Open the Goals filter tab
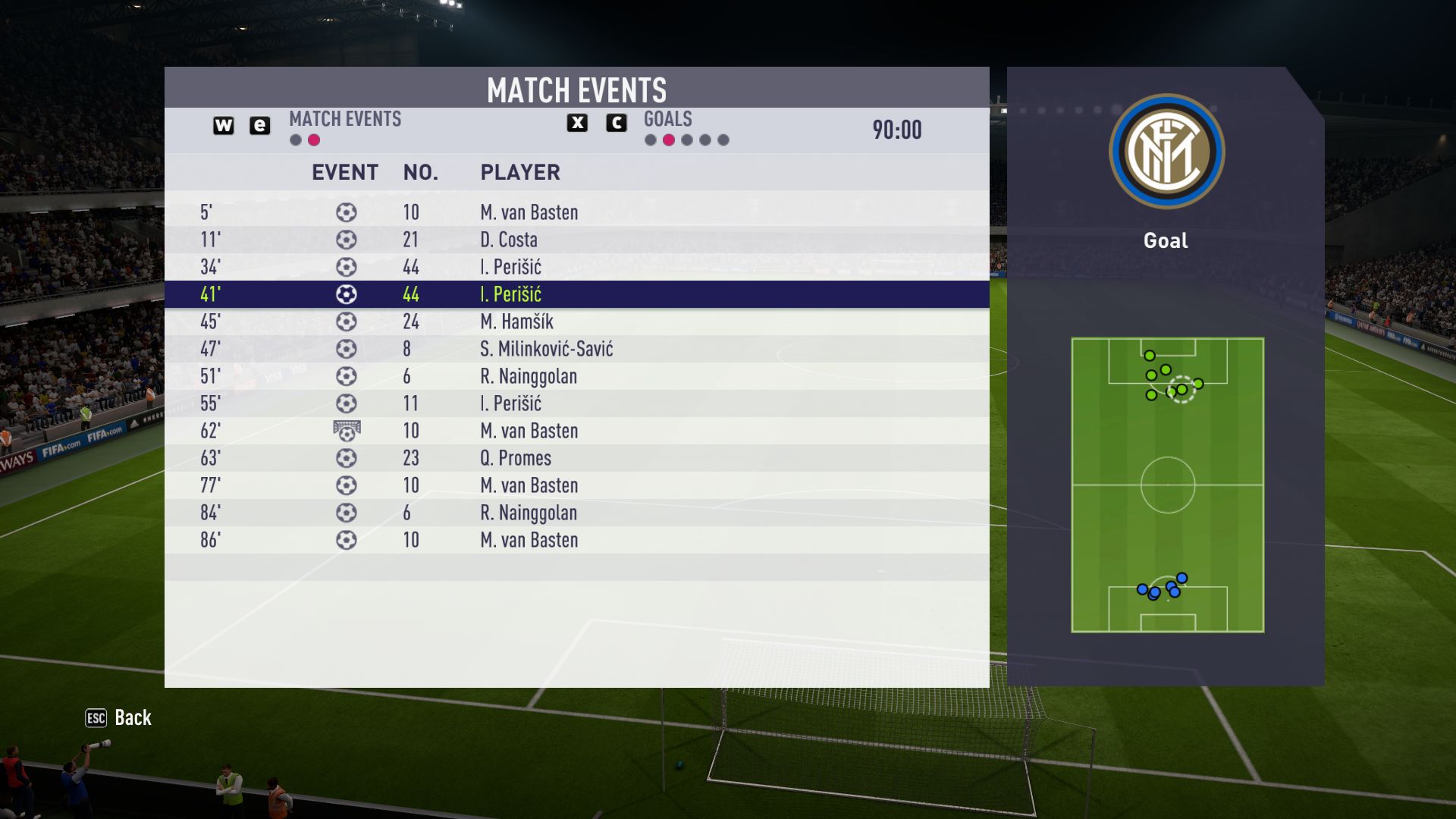The height and width of the screenshot is (819, 1456). click(667, 120)
